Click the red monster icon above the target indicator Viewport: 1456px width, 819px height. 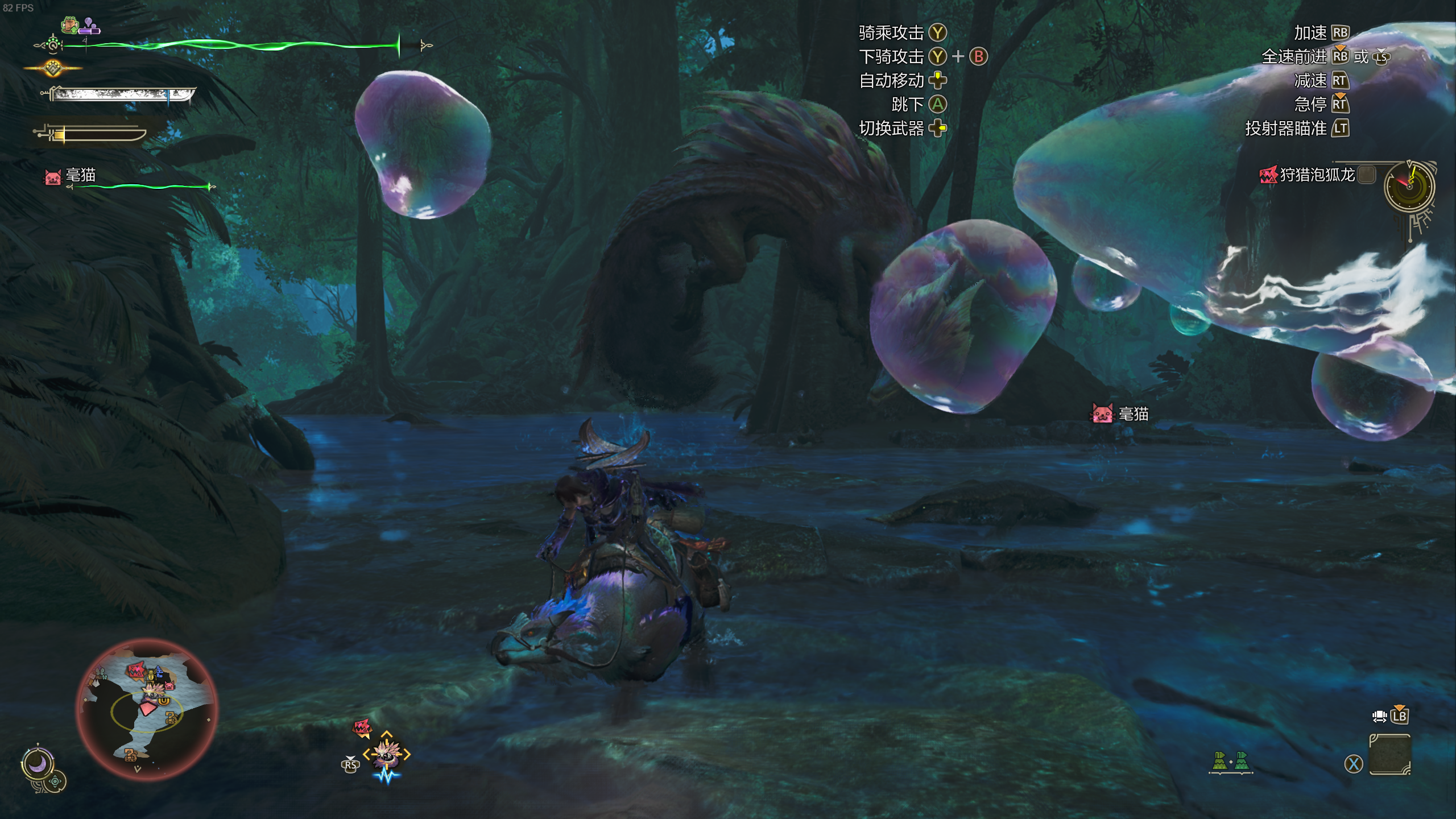click(x=362, y=727)
